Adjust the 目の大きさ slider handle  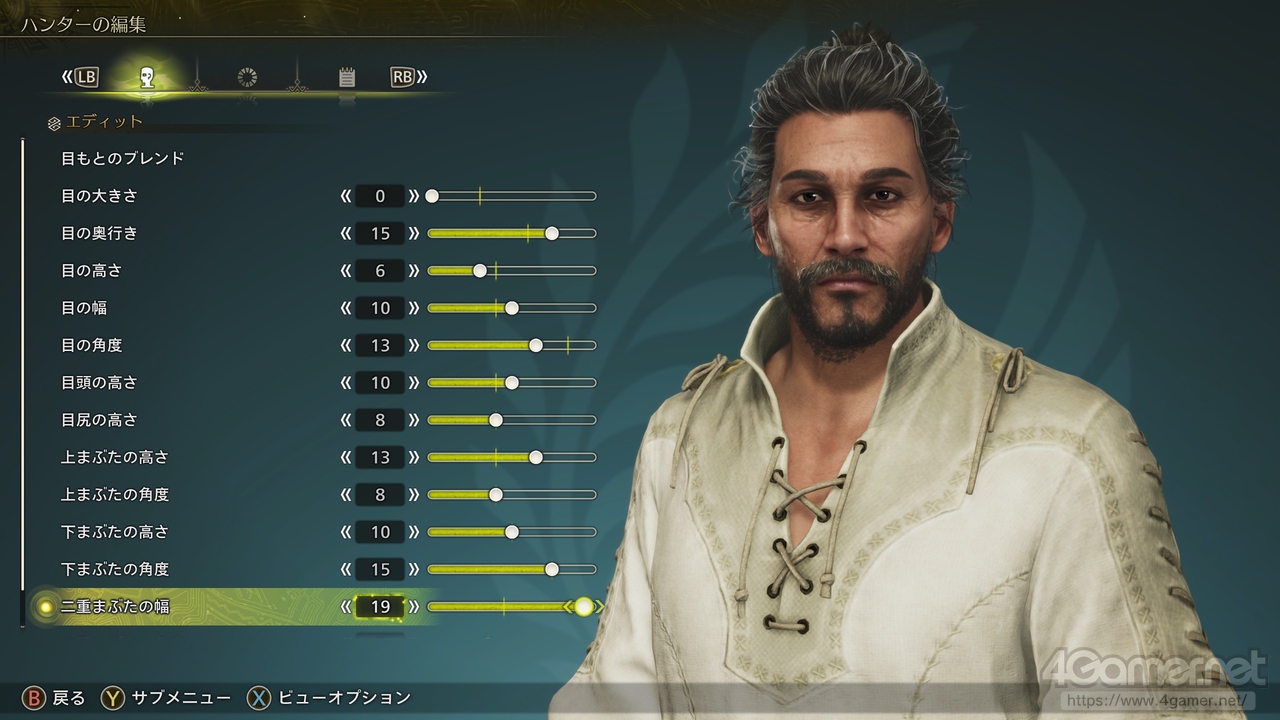click(432, 196)
